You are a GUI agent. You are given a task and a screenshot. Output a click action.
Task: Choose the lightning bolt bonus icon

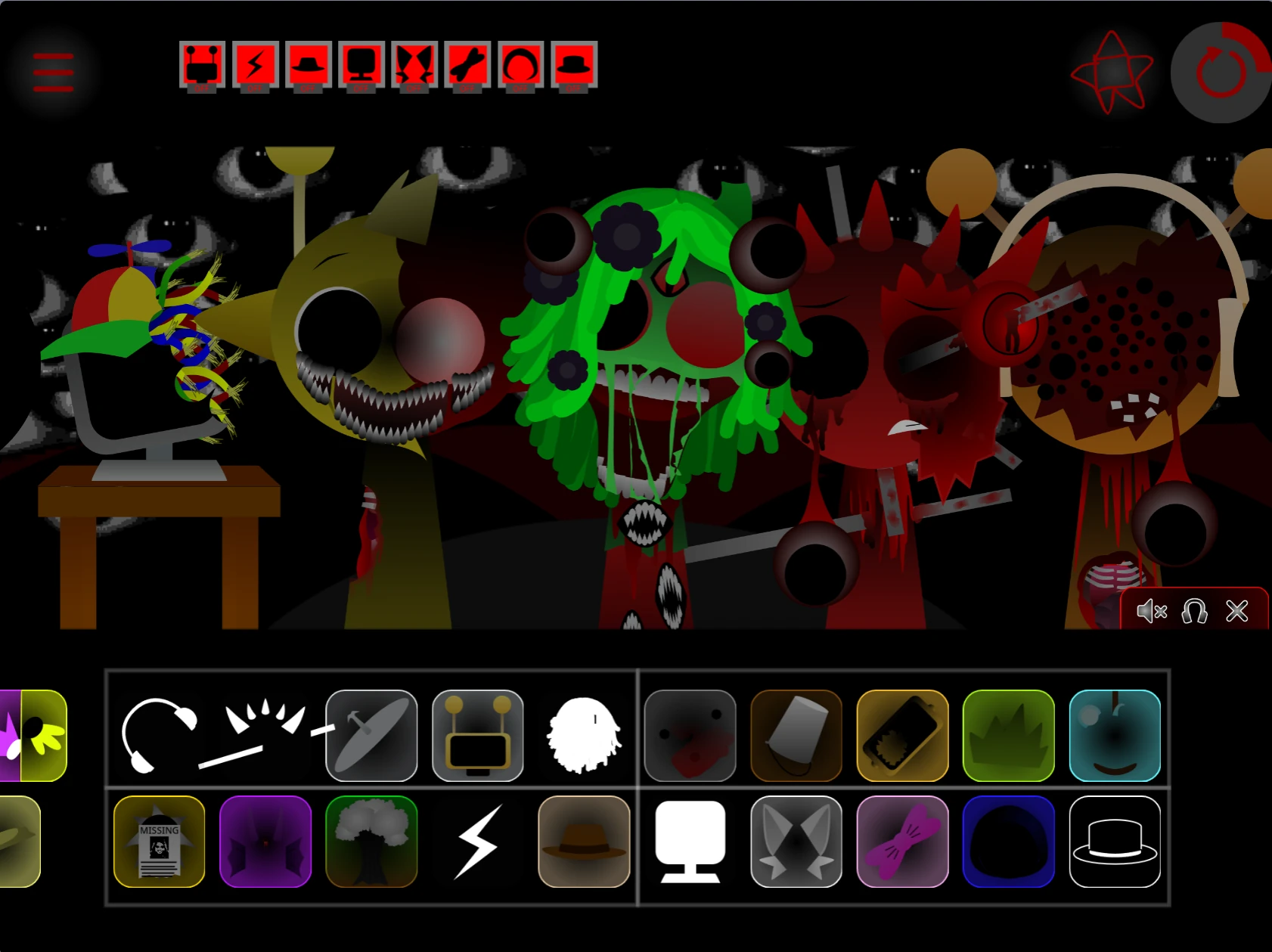pos(478,842)
